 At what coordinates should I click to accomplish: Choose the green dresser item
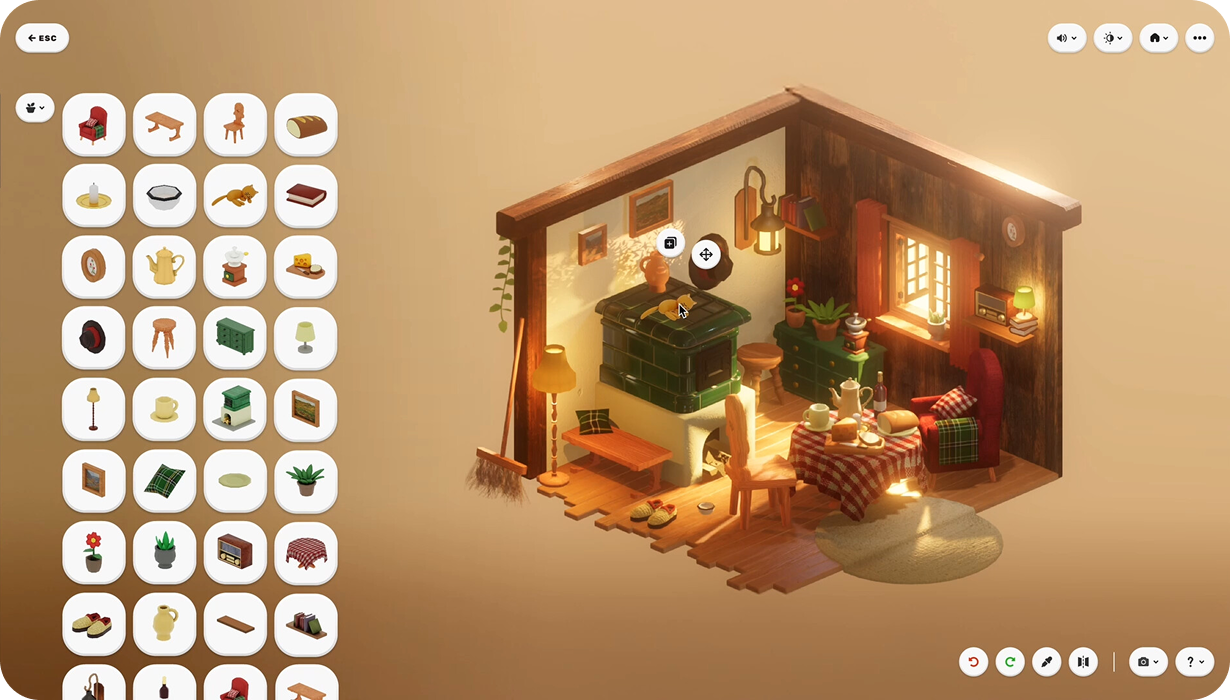click(235, 338)
